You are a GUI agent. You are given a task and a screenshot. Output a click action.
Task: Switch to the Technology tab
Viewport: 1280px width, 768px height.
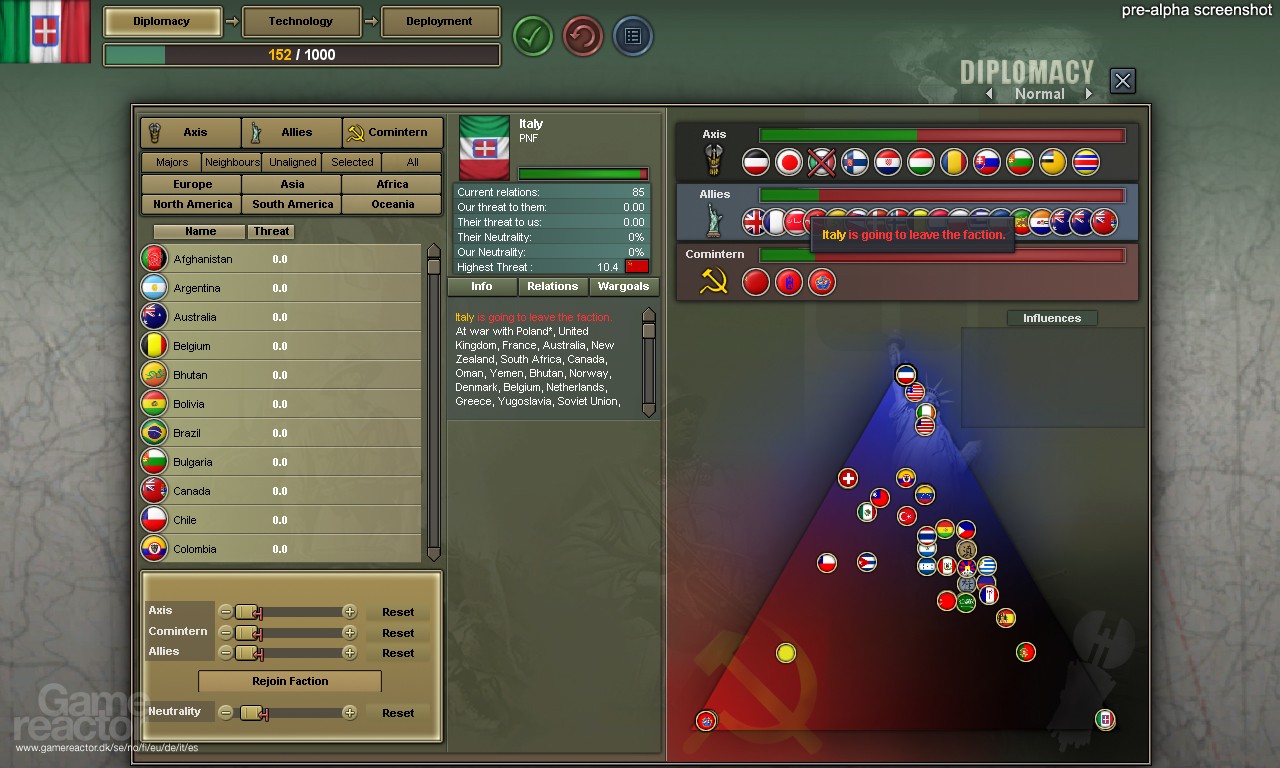301,21
